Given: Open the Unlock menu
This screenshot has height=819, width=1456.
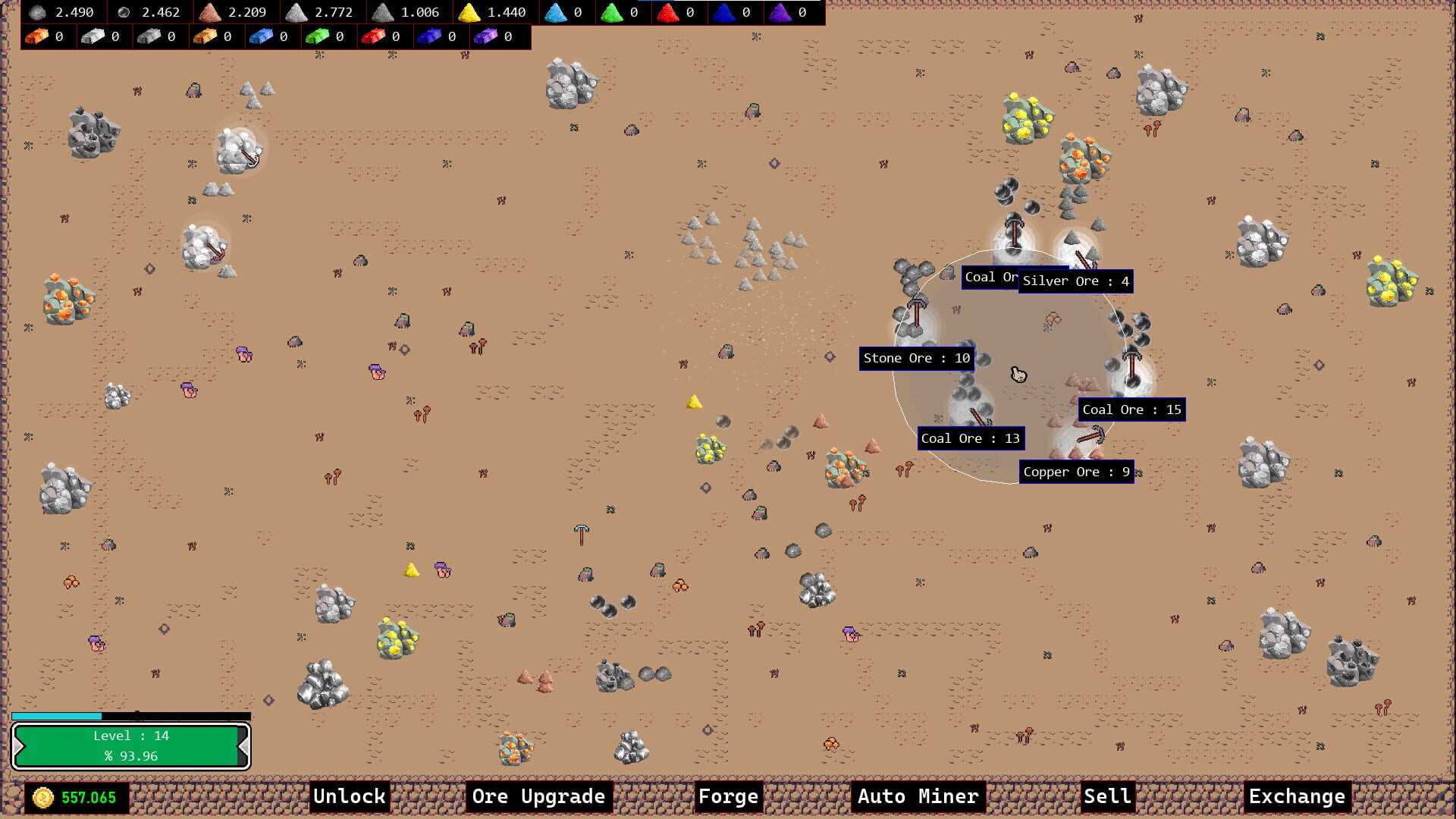Looking at the screenshot, I should coord(350,797).
